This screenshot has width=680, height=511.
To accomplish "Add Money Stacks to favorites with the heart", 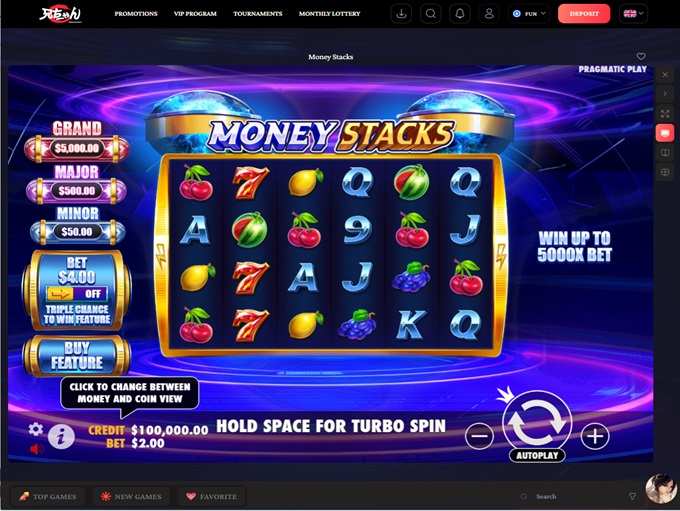I will point(641,57).
